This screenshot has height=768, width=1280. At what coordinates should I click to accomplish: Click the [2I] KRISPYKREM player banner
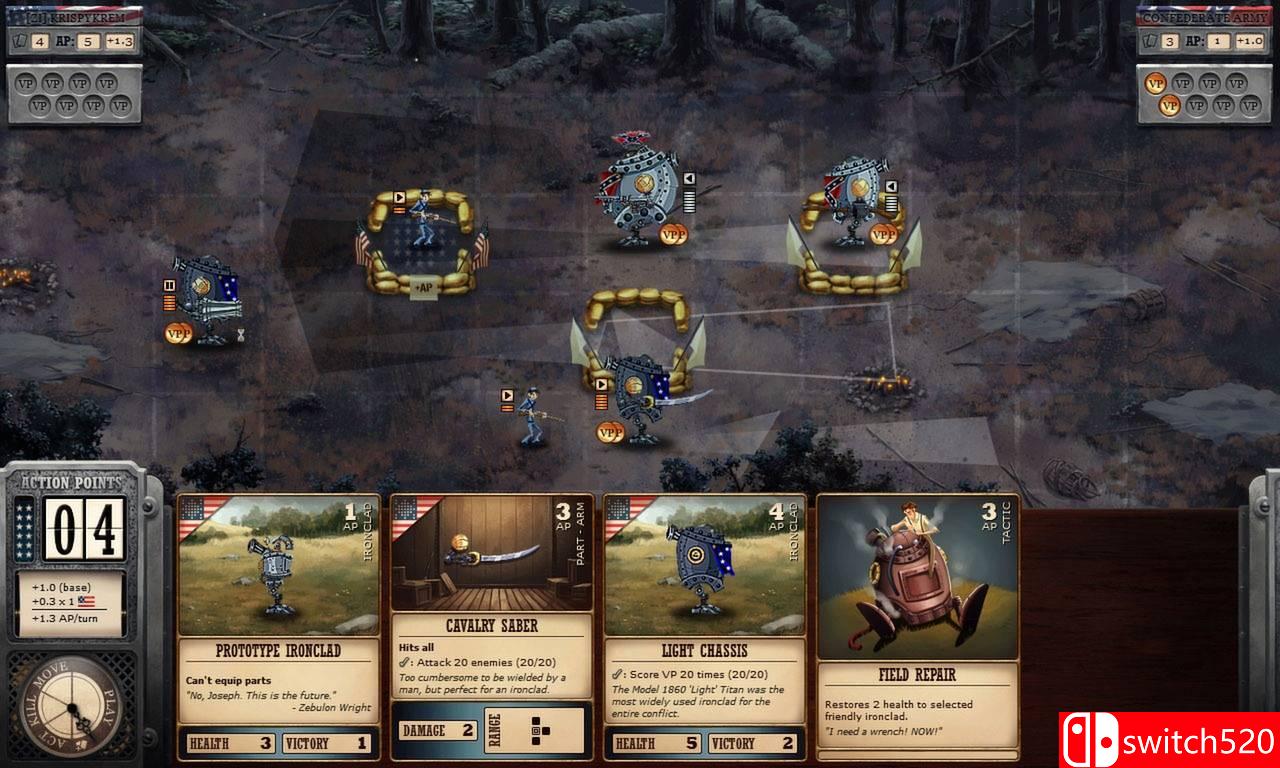[x=75, y=15]
